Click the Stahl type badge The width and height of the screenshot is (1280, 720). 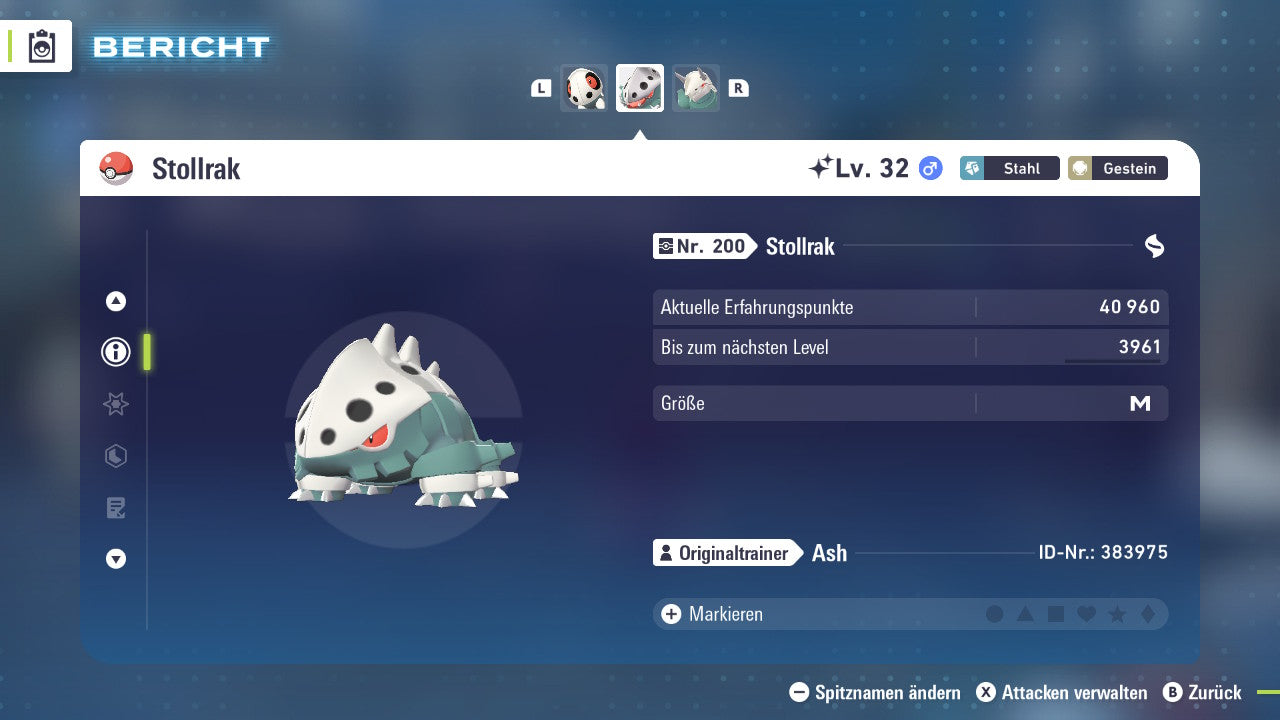(x=1009, y=168)
